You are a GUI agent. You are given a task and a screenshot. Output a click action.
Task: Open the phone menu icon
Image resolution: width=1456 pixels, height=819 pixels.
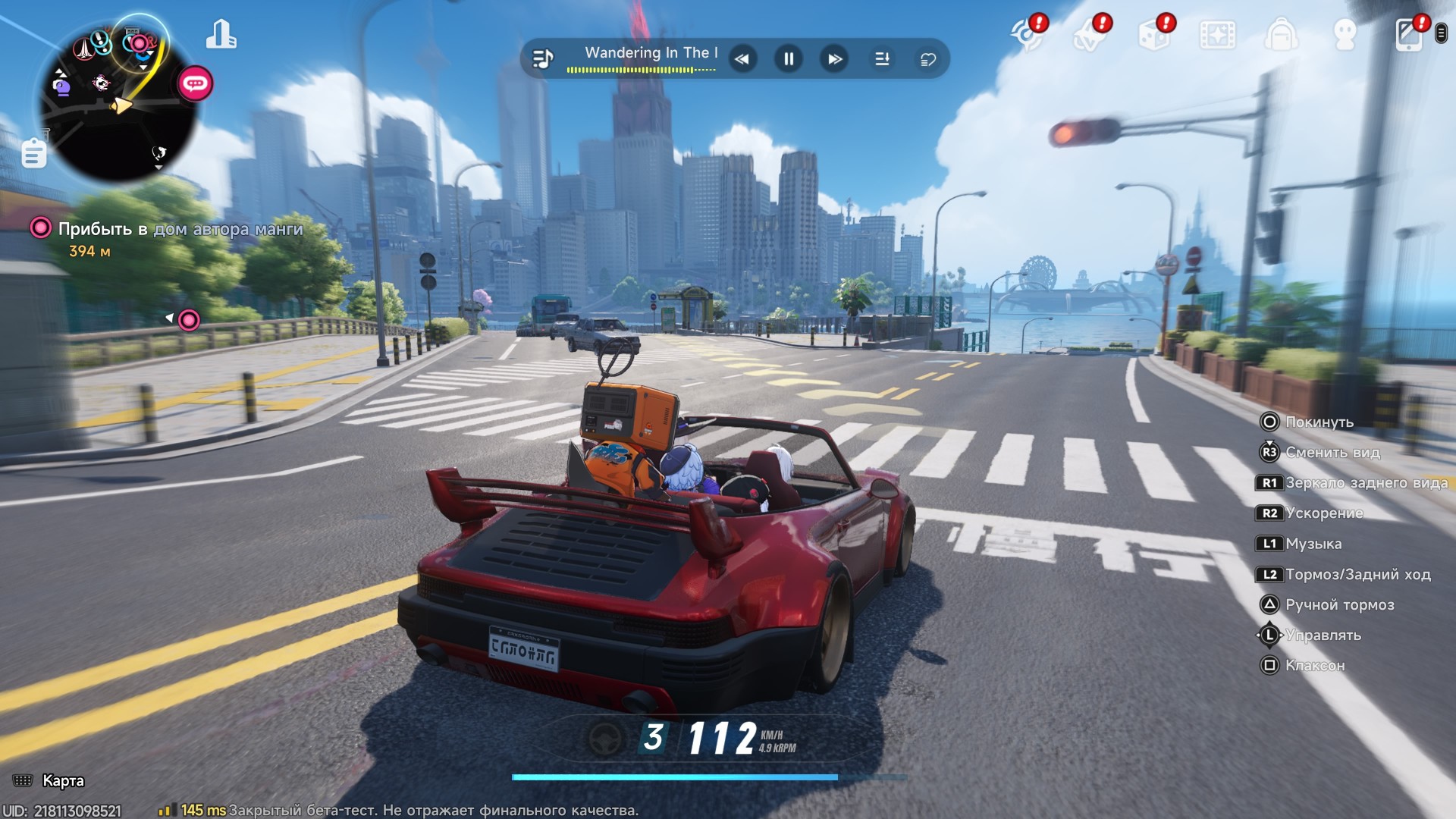1409,35
